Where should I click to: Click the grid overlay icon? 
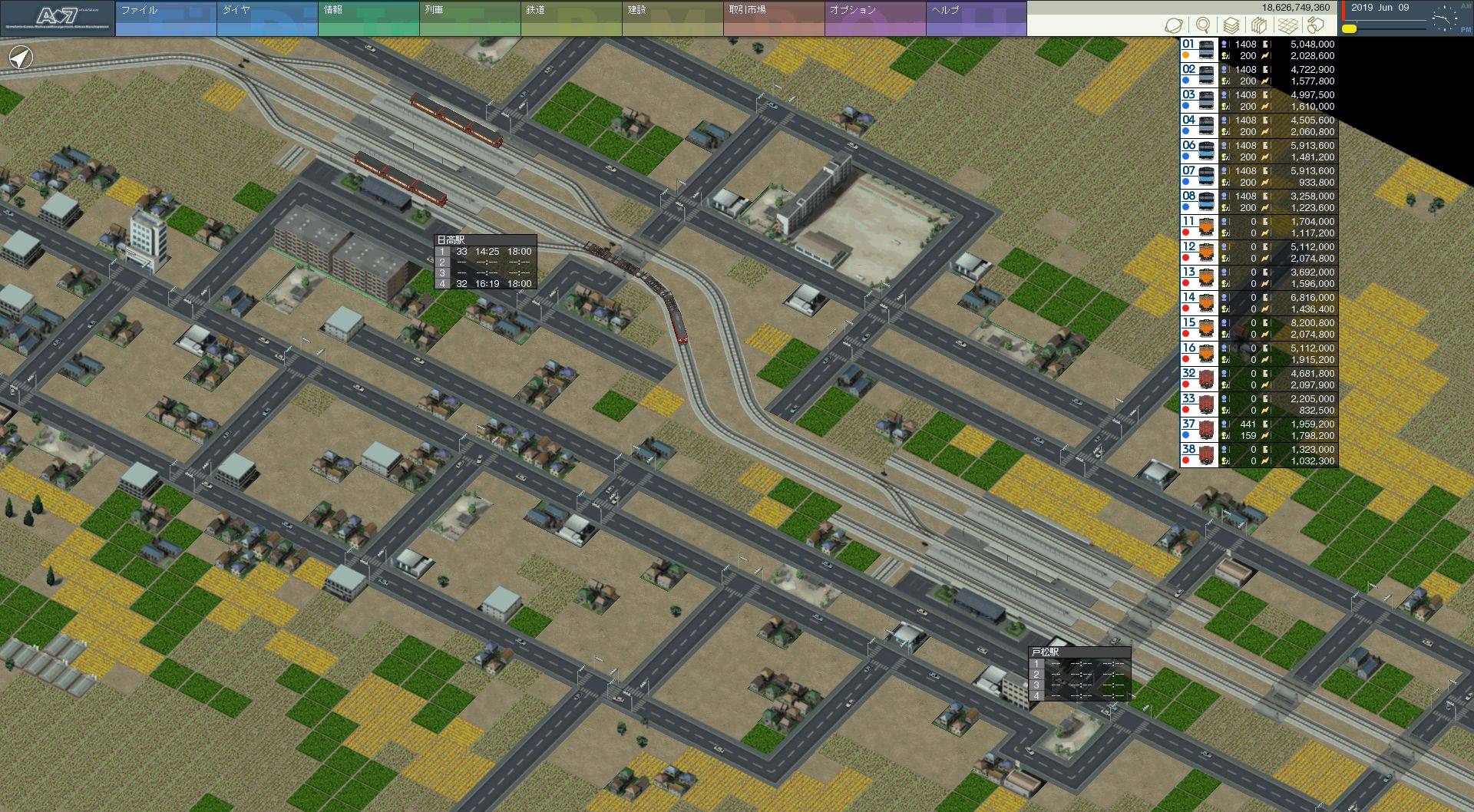pyautogui.click(x=1287, y=25)
